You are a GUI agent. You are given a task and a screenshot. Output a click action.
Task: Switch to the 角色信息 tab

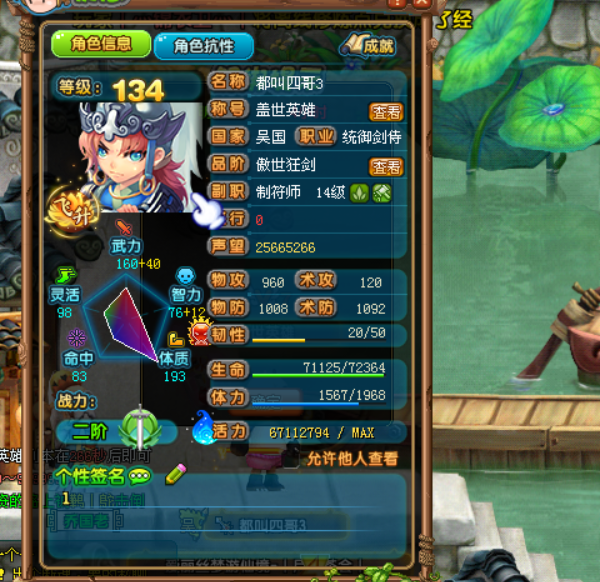coord(102,44)
